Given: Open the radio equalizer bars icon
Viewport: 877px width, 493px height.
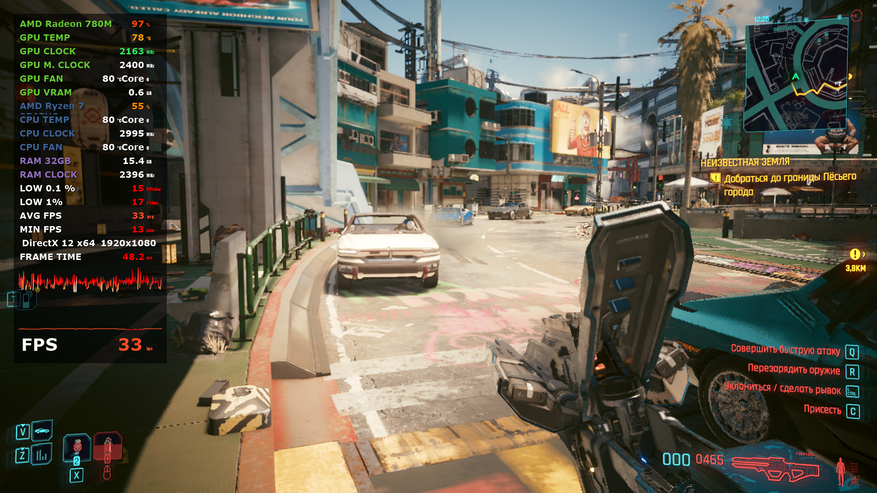Looking at the screenshot, I should (43, 455).
